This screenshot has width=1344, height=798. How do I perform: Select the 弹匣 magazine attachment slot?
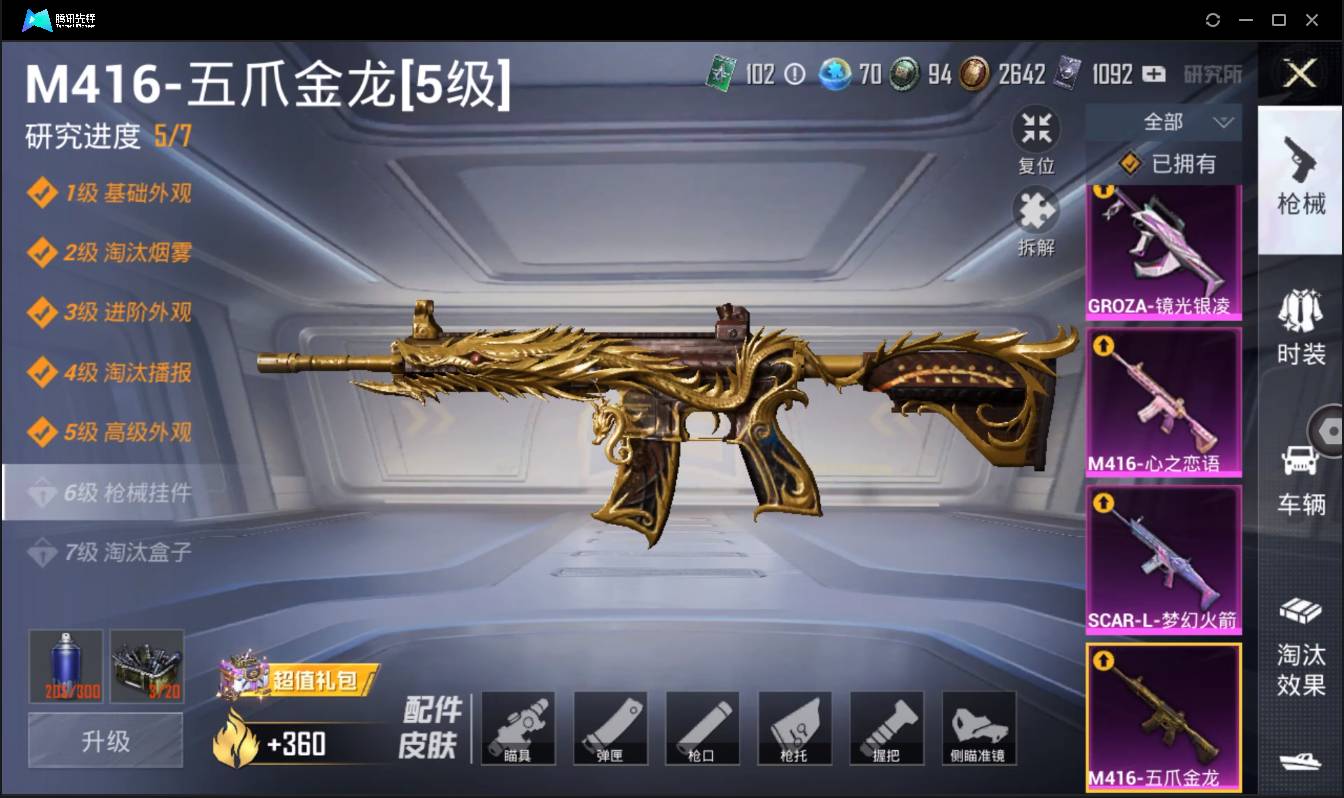[x=610, y=728]
